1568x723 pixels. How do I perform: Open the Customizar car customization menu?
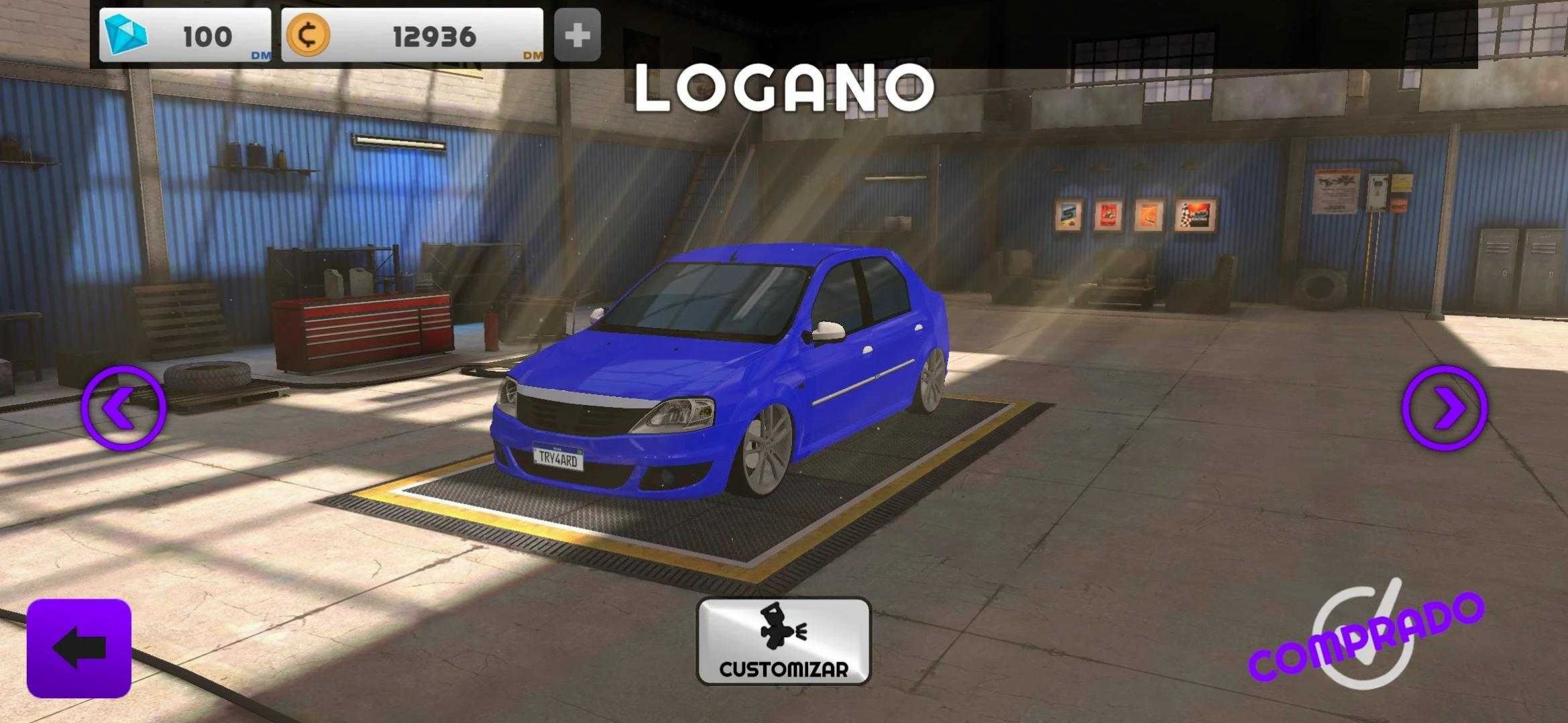[783, 641]
